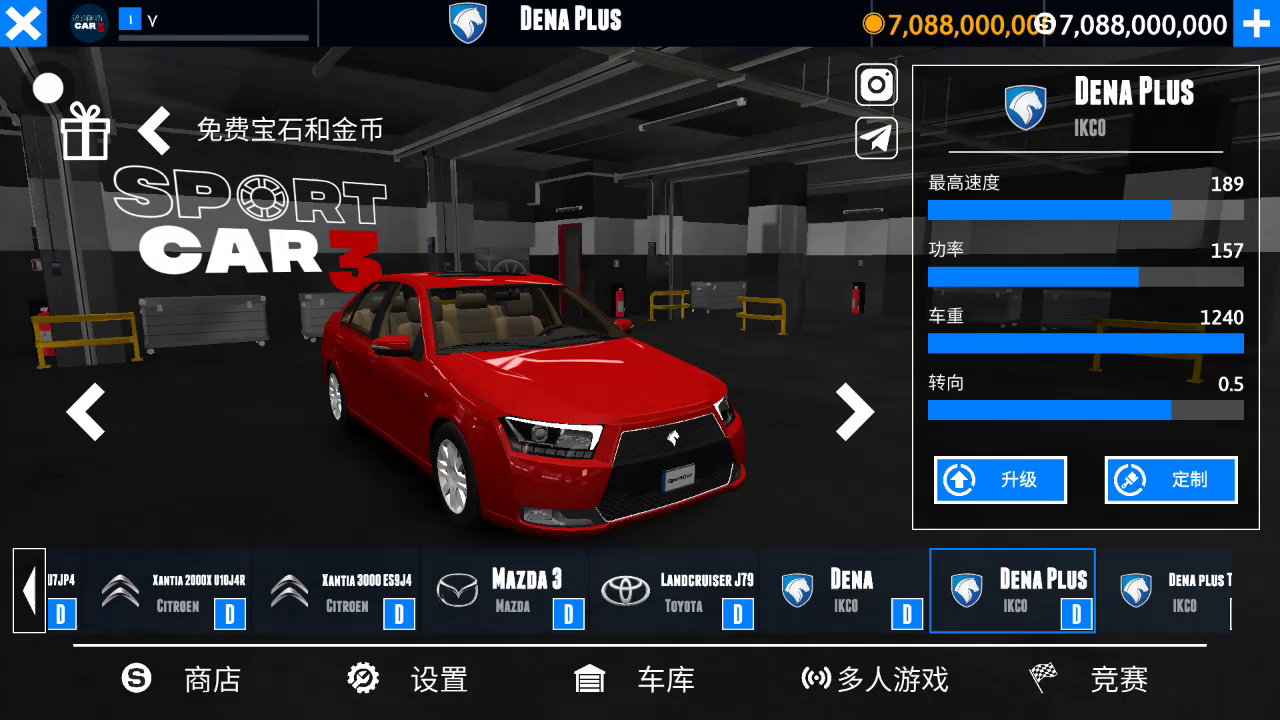Select the Xantia 3000 car tile
This screenshot has height=720, width=1280.
[337, 591]
